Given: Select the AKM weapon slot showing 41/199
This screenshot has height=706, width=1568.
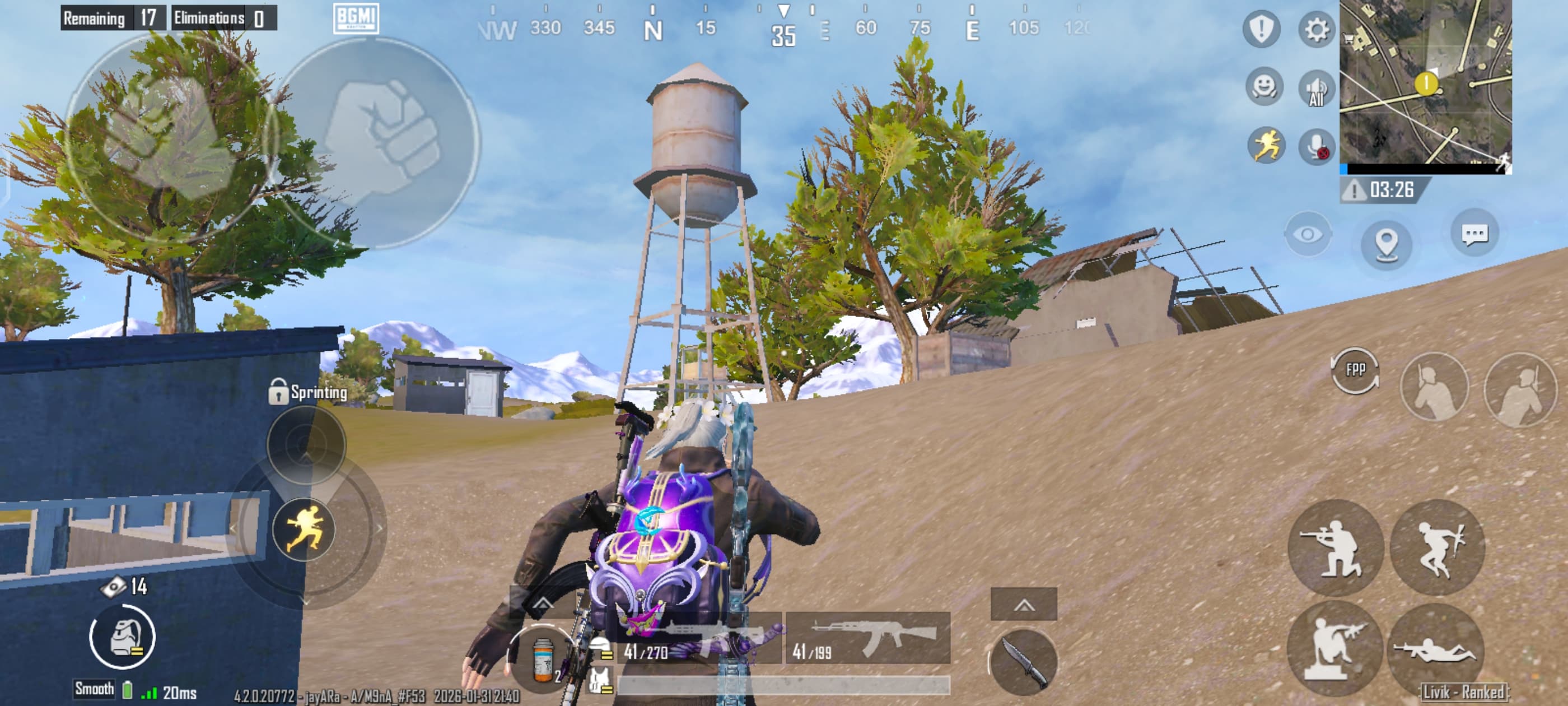Looking at the screenshot, I should pyautogui.click(x=867, y=638).
